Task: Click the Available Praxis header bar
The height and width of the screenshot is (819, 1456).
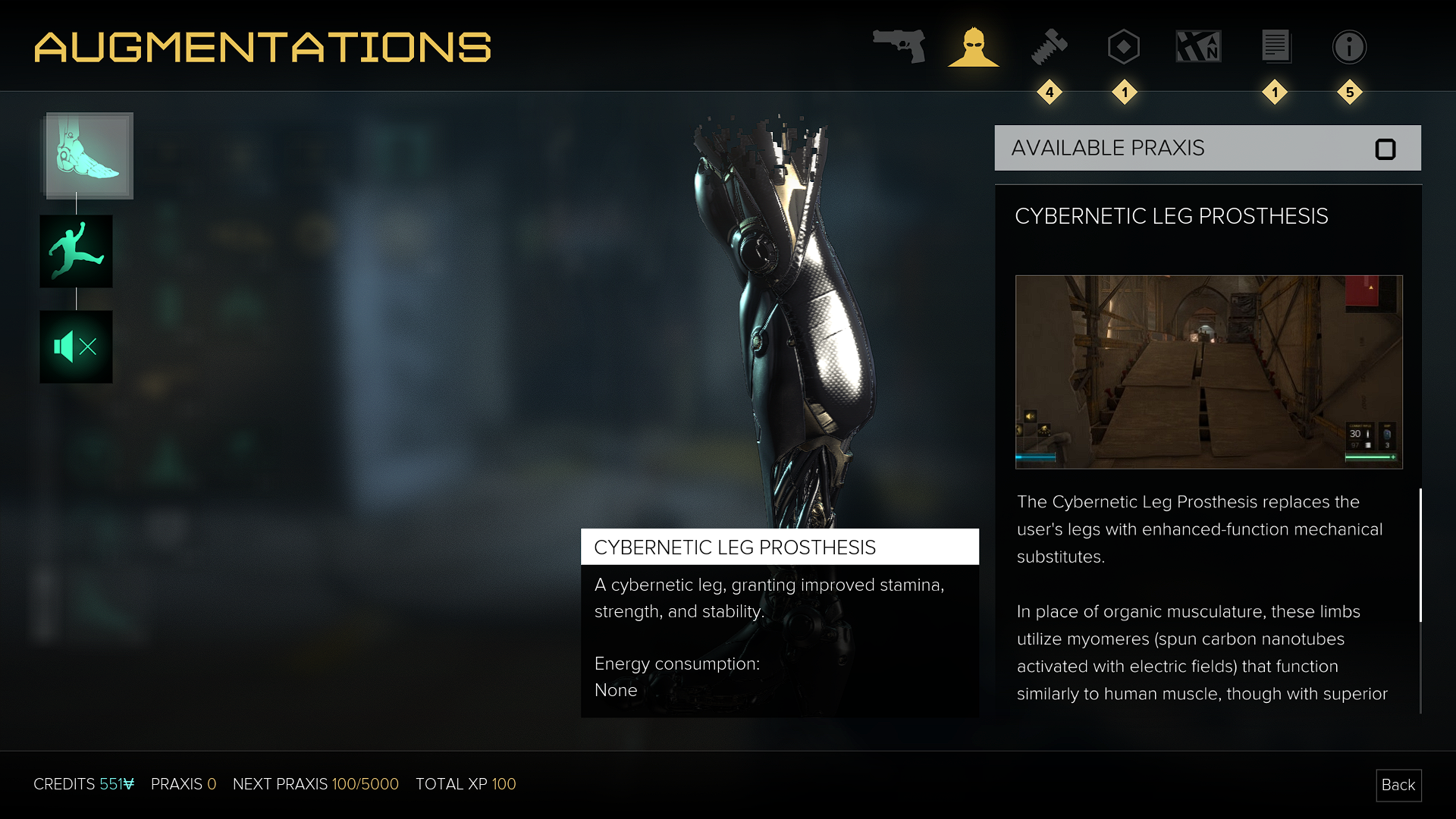Action: point(1207,148)
